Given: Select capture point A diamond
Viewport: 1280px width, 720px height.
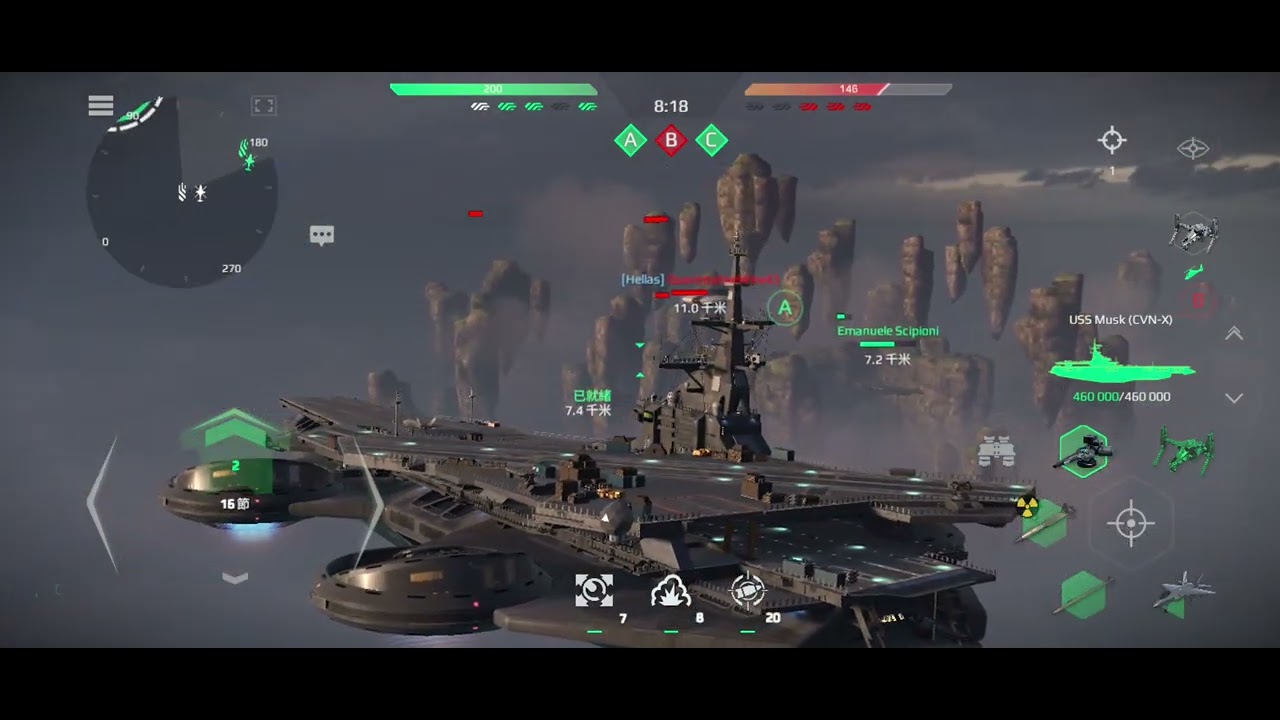Looking at the screenshot, I should (x=630, y=141).
